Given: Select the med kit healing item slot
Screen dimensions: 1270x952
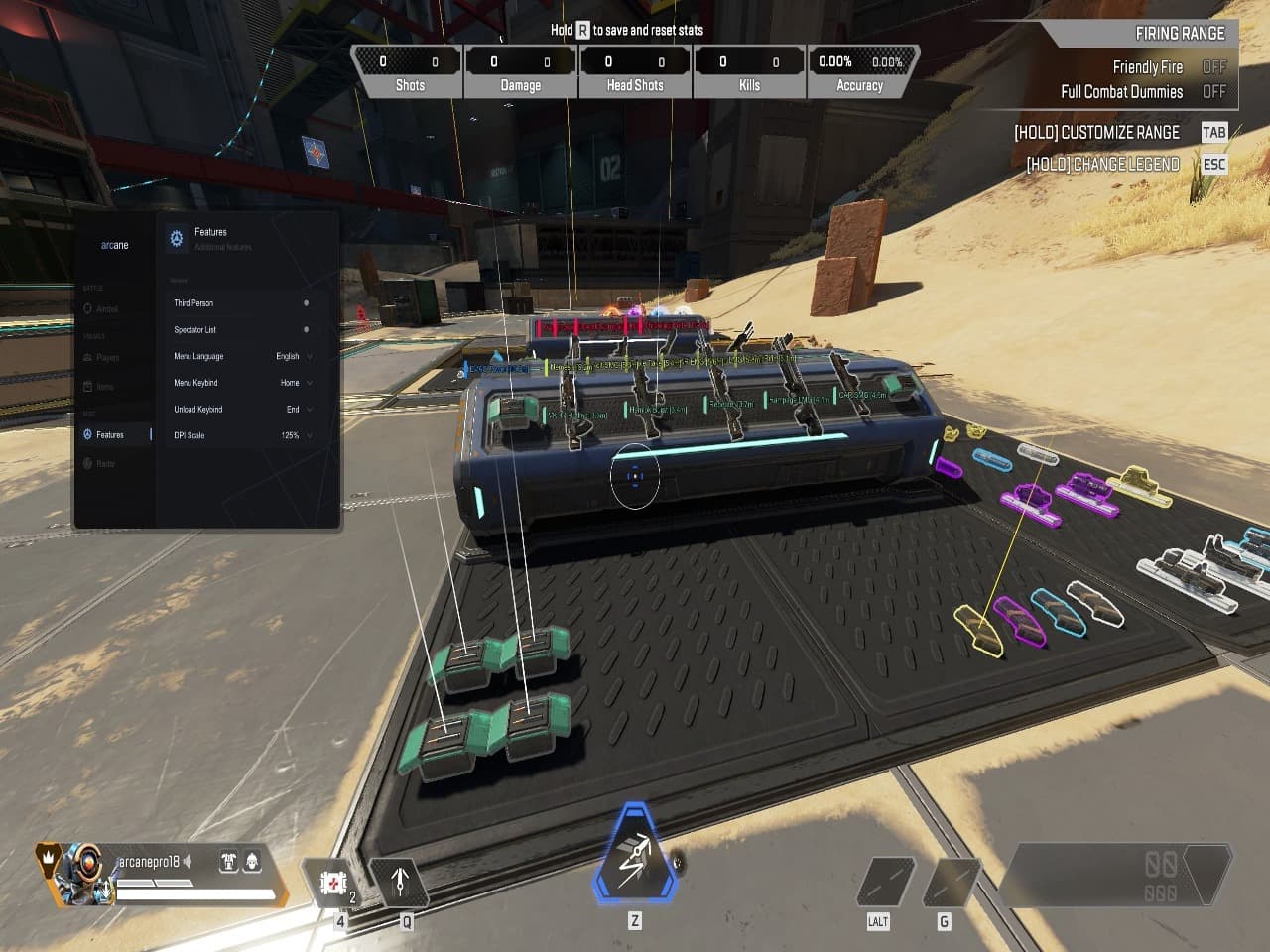Looking at the screenshot, I should [x=332, y=882].
